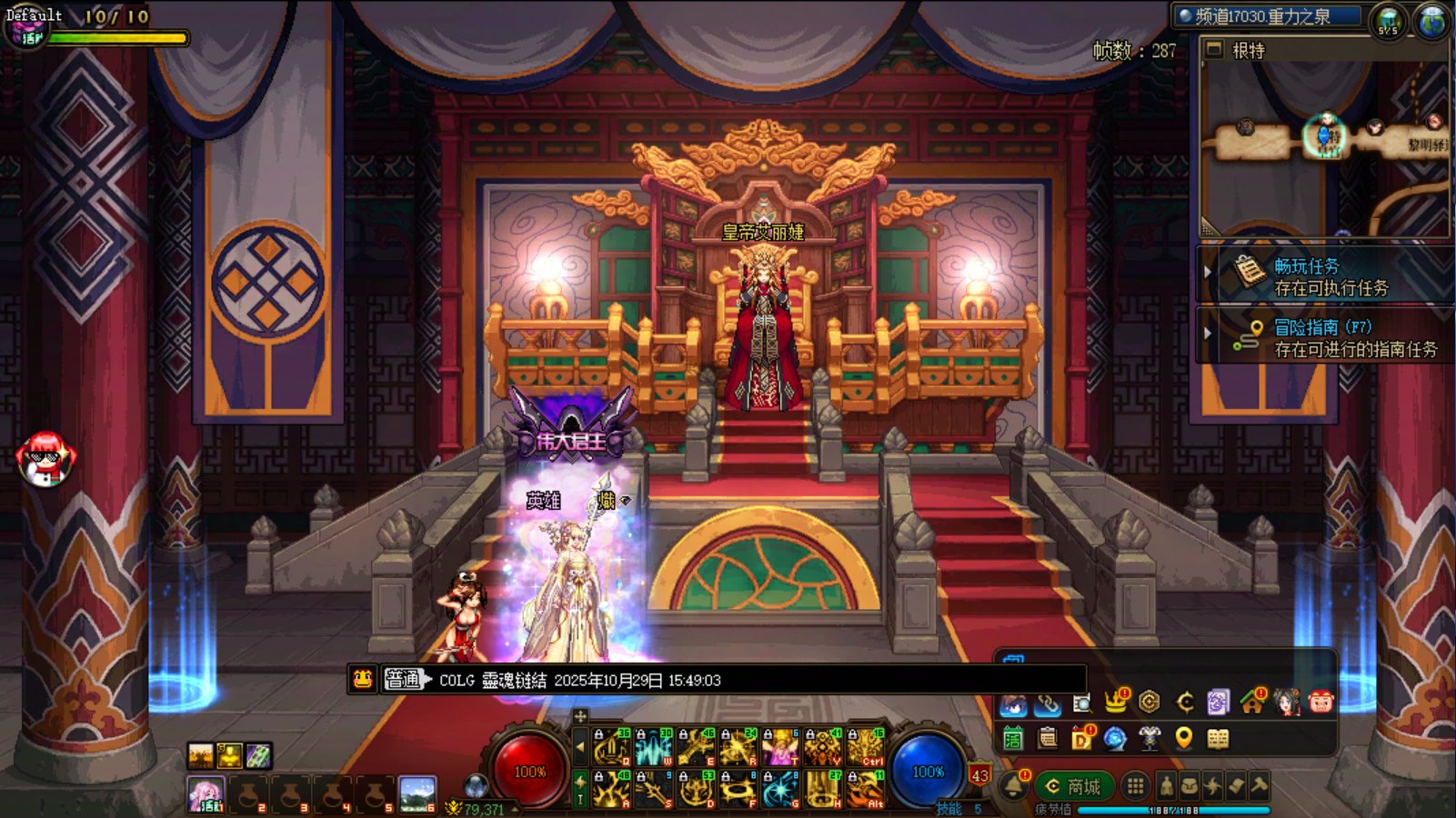Activate the winged angel skill on T

(x=779, y=747)
